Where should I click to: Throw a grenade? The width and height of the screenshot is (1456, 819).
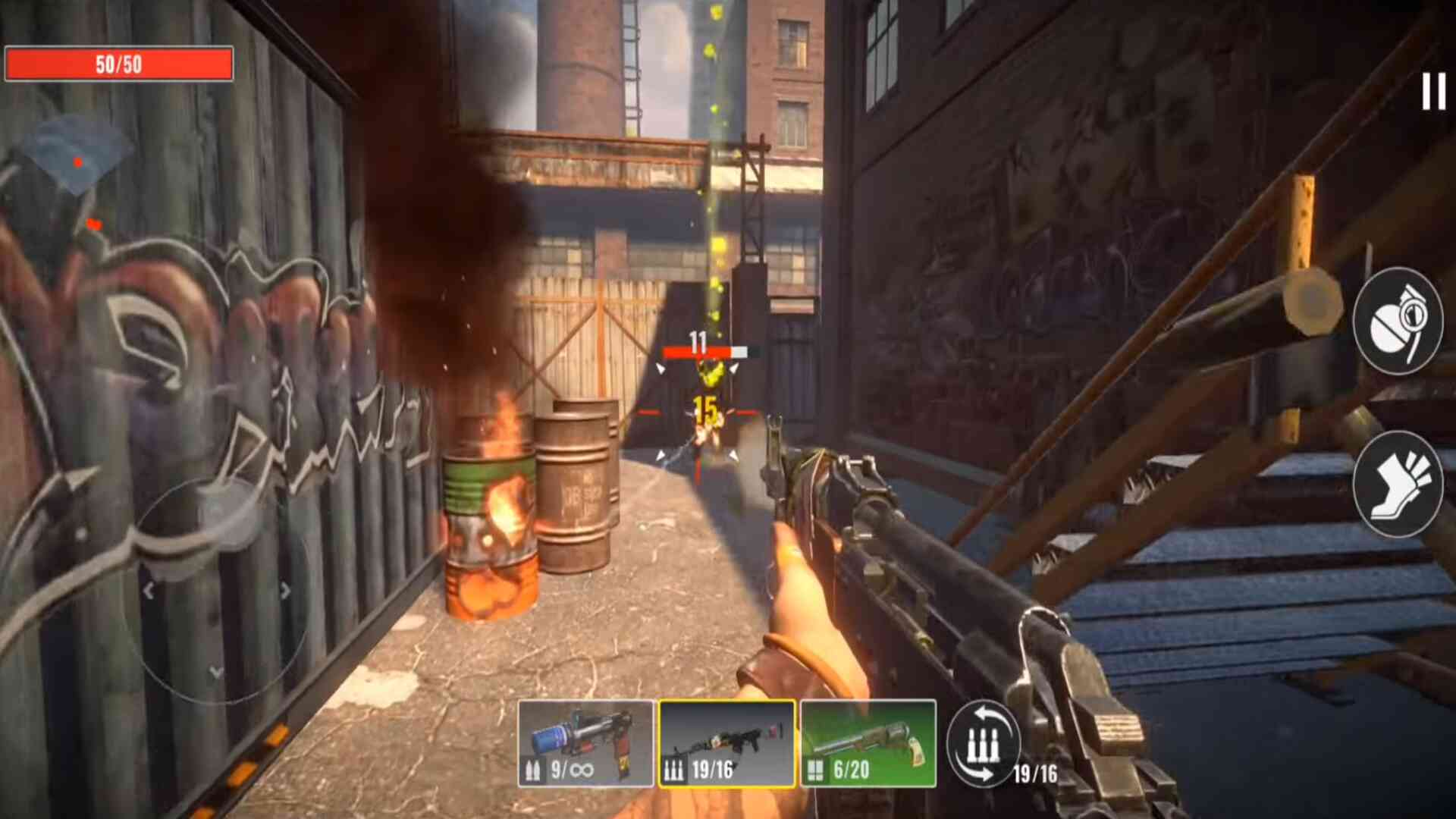(1398, 321)
